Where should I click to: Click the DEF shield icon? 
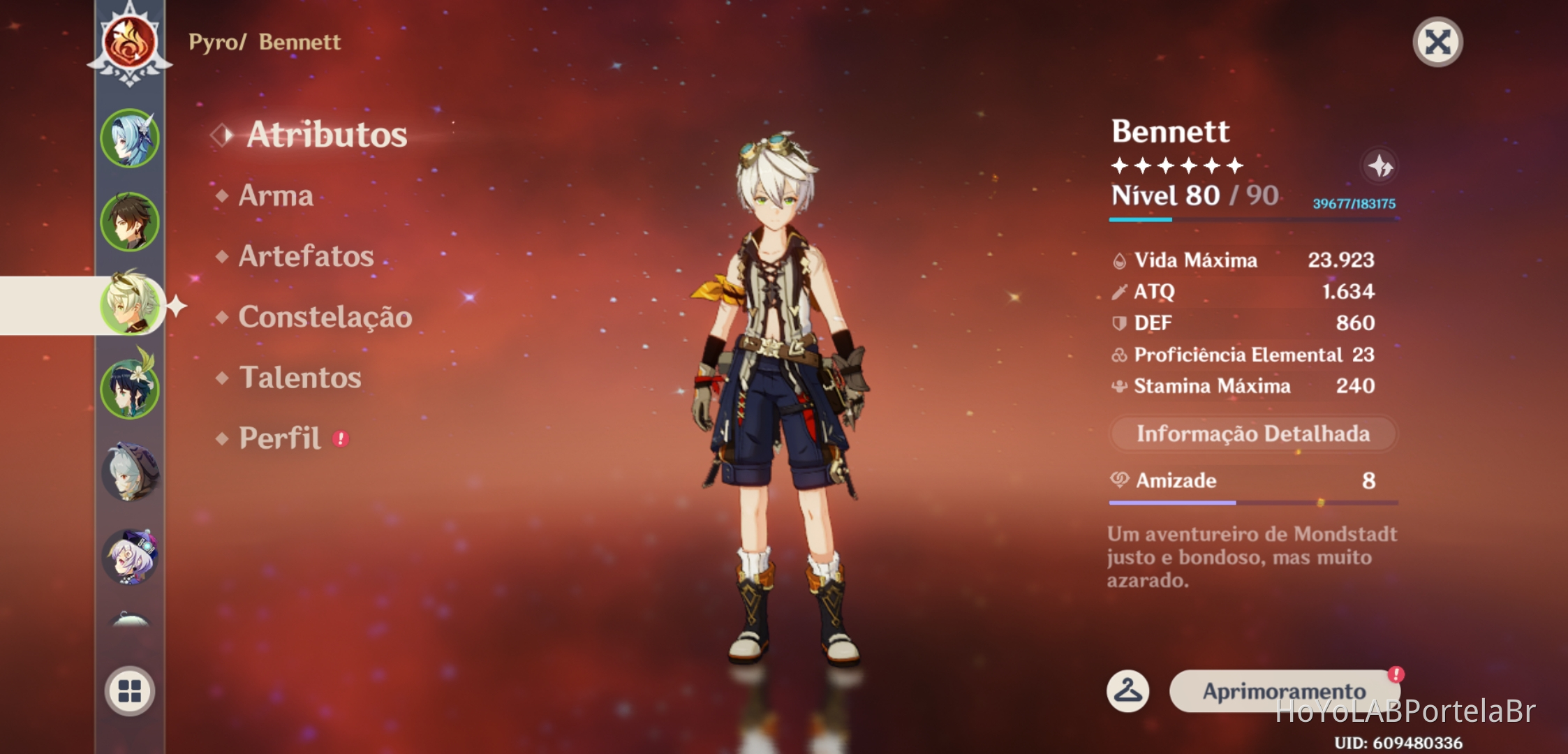(1120, 323)
